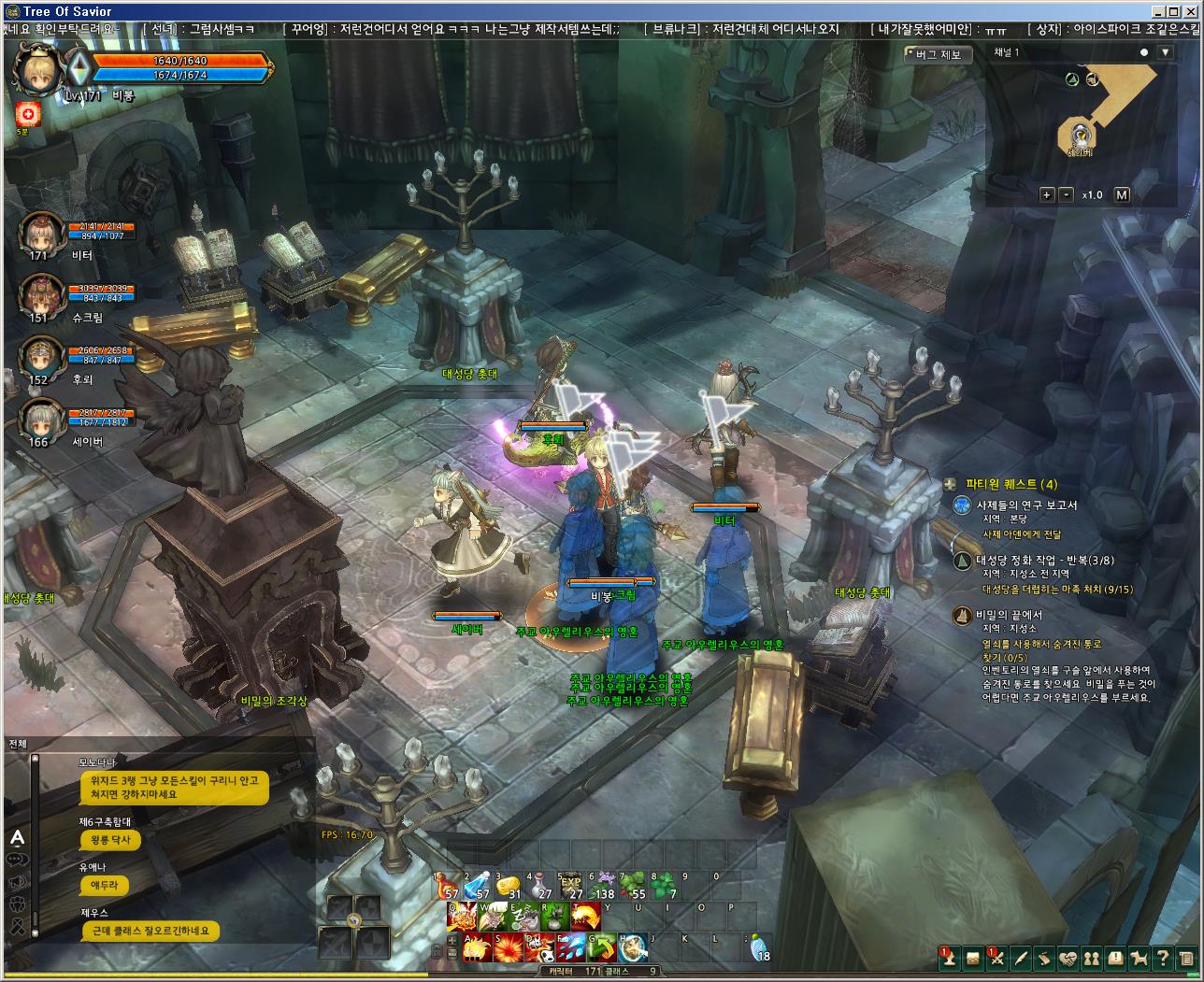
Task: Zoom in the minimap with plus button
Action: (1047, 194)
